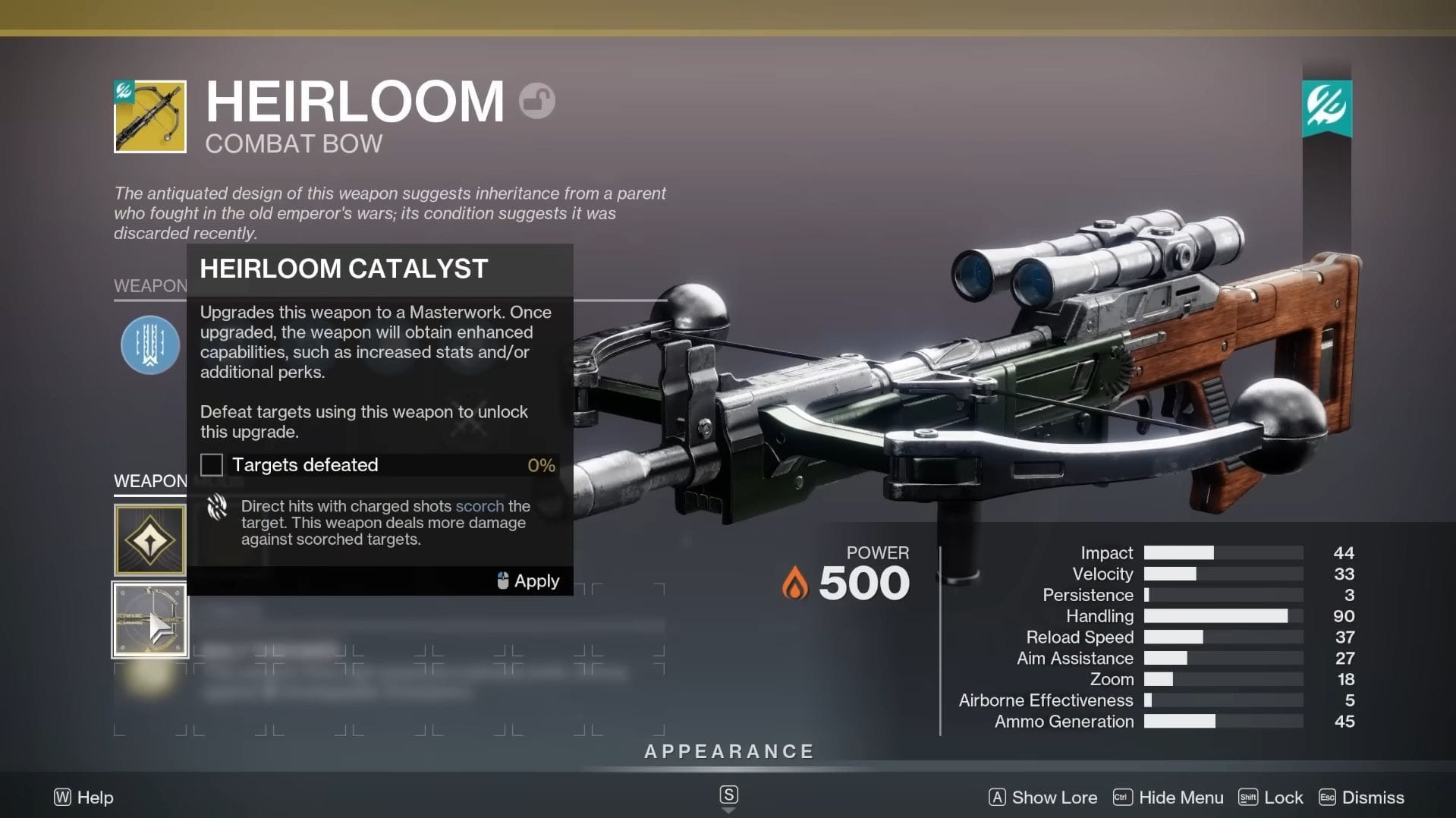Check the Targets defeated checkbox
The width and height of the screenshot is (1456, 818).
click(x=210, y=464)
